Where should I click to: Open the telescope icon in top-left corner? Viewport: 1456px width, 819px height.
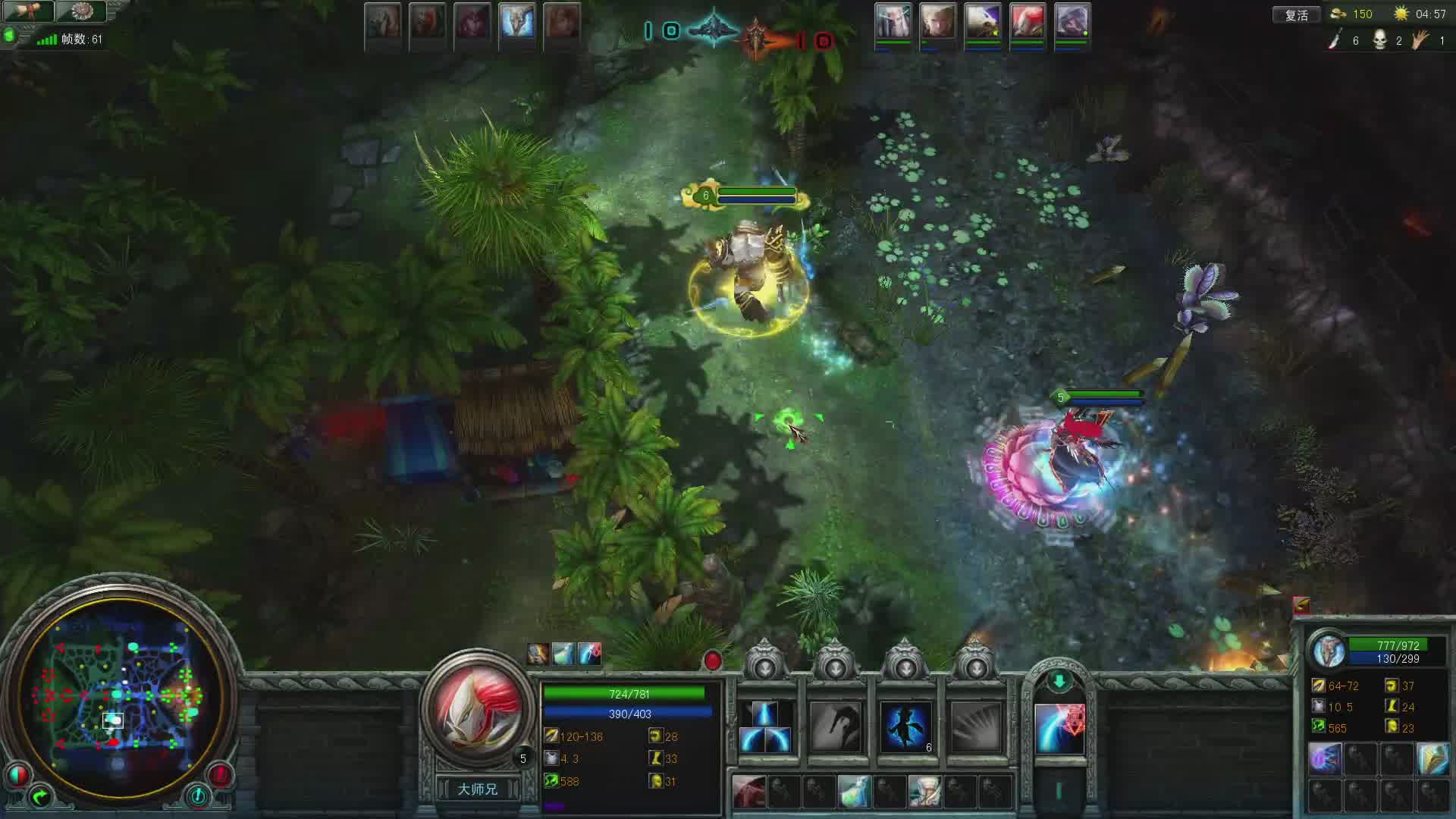point(29,11)
